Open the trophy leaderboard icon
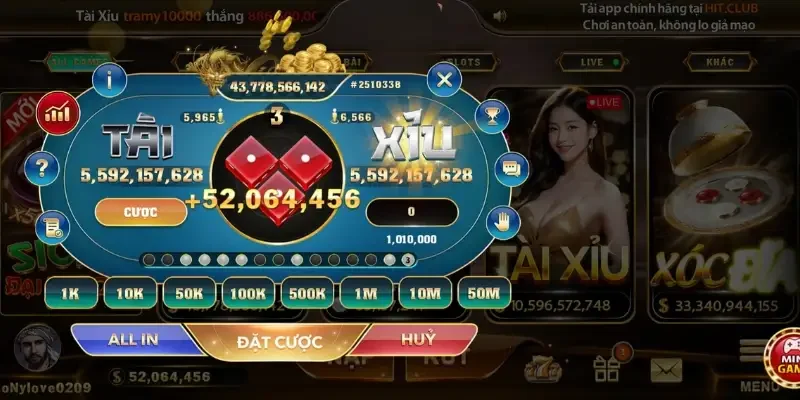 (490, 115)
